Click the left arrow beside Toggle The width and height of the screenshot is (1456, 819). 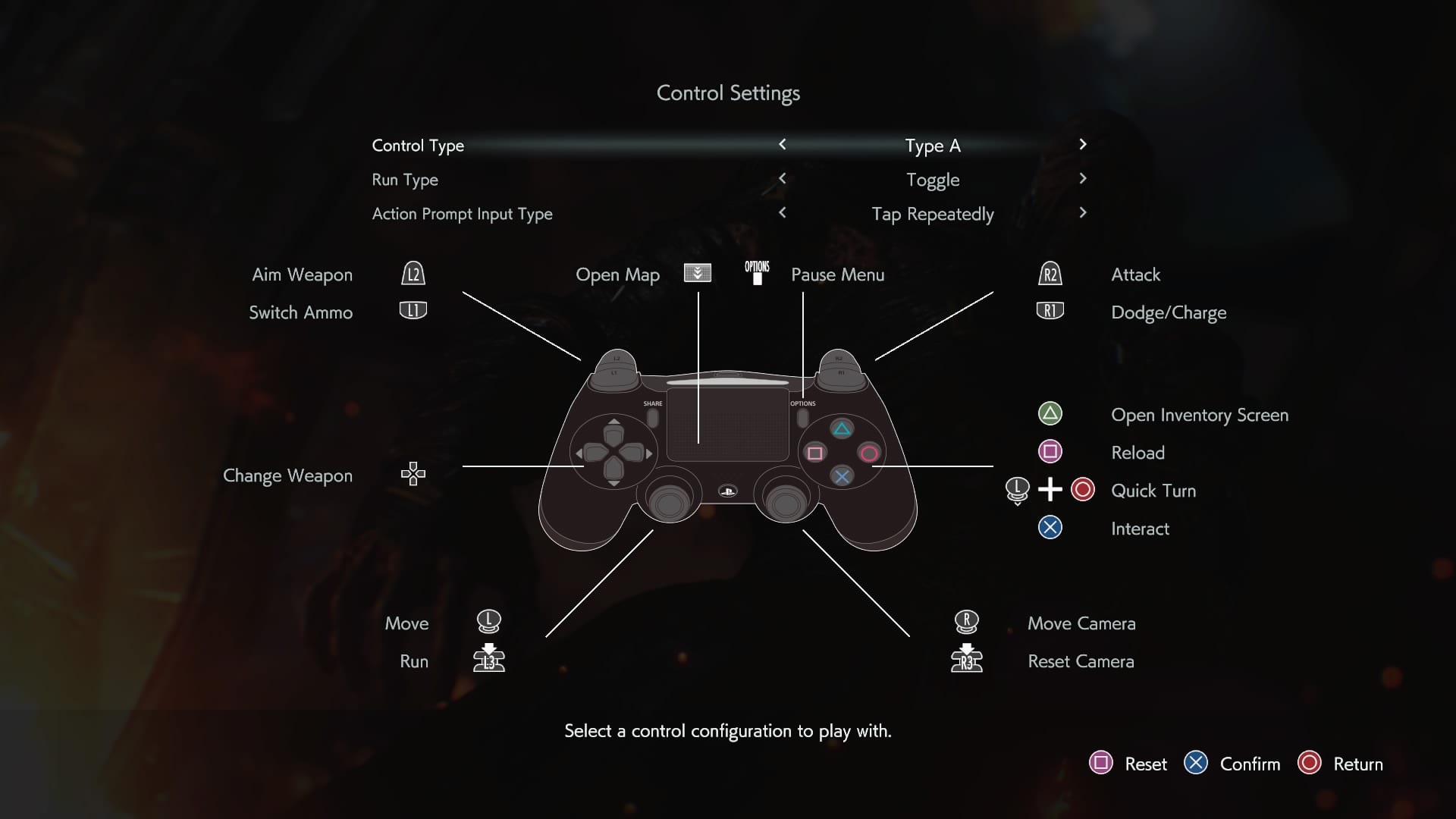click(783, 179)
